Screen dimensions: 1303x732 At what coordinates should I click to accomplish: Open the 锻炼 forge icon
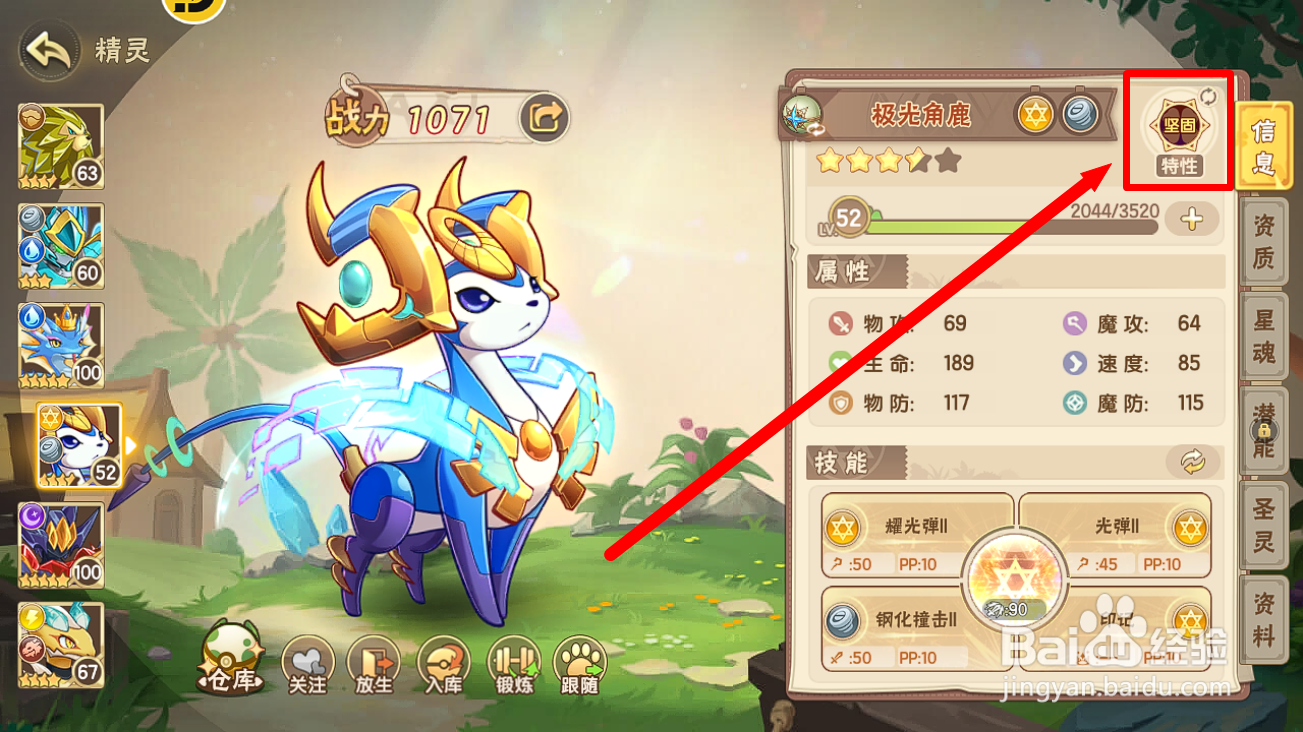512,661
